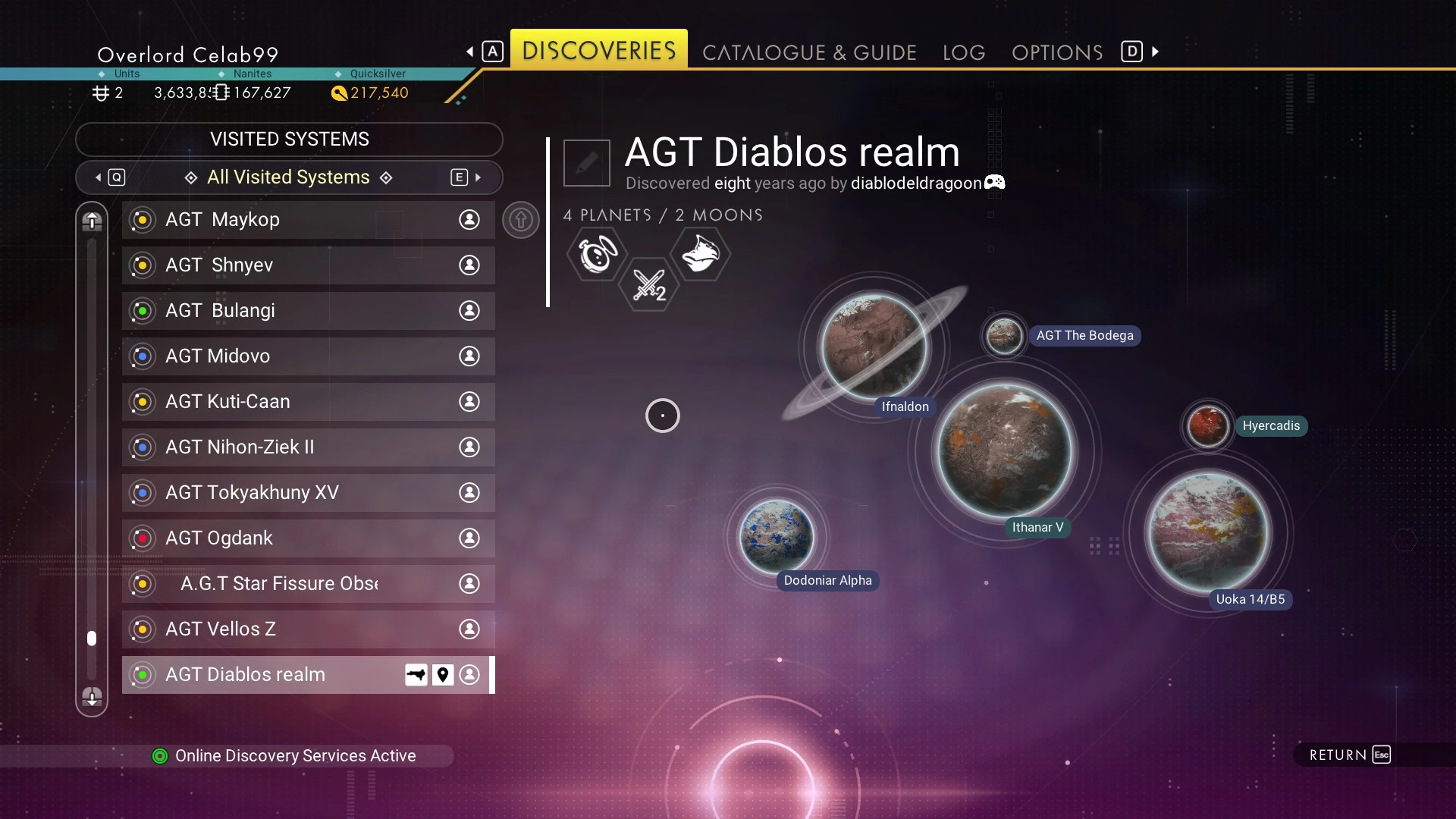Viewport: 1456px width, 819px height.
Task: View planet Ifnaldon with rings
Action: point(874,347)
